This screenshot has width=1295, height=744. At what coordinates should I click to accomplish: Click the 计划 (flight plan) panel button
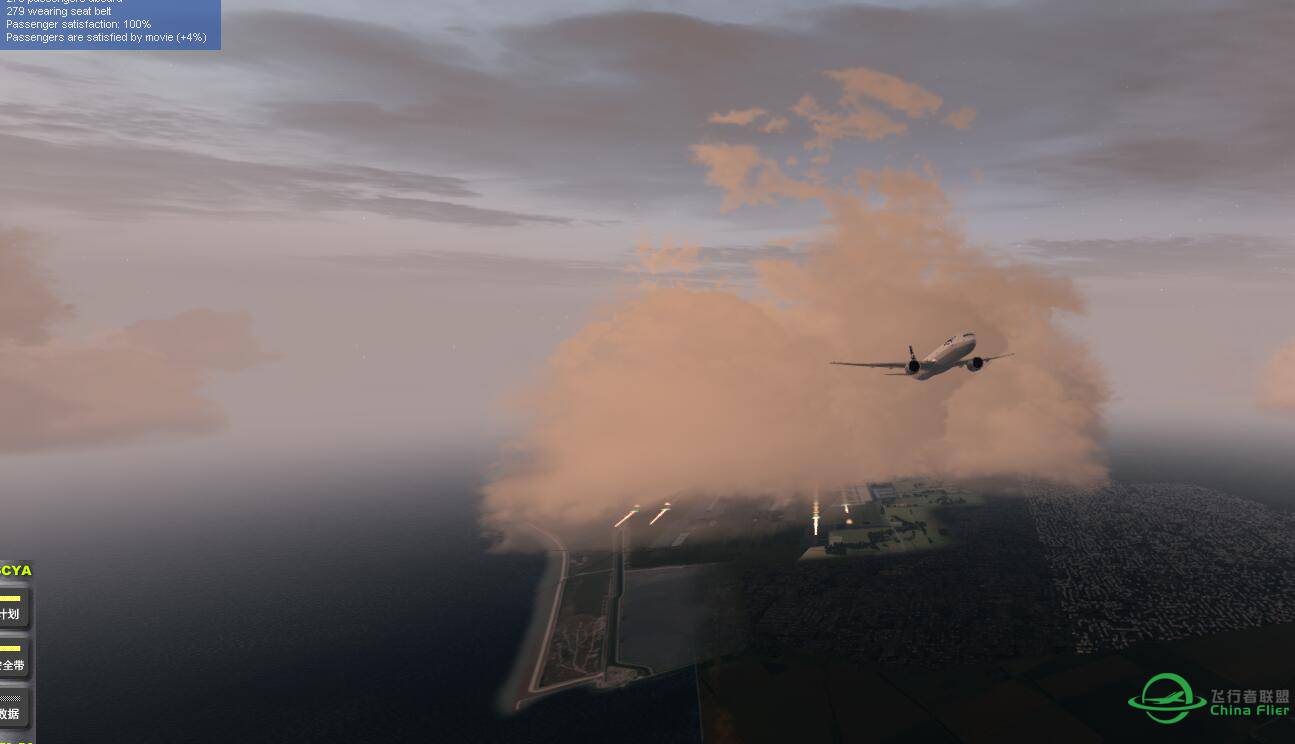point(12,609)
